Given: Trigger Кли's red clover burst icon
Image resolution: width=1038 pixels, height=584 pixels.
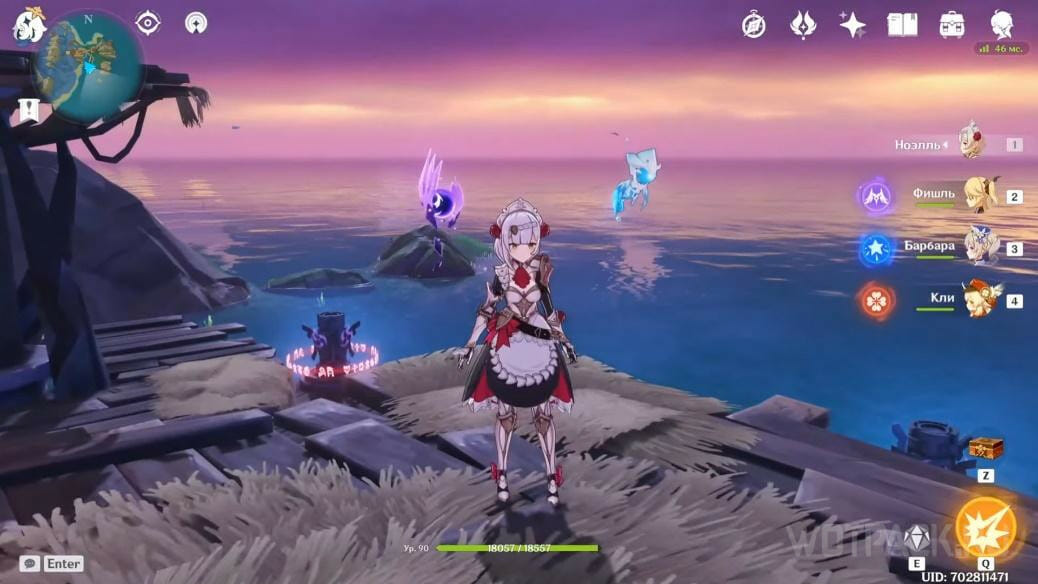Looking at the screenshot, I should [877, 300].
